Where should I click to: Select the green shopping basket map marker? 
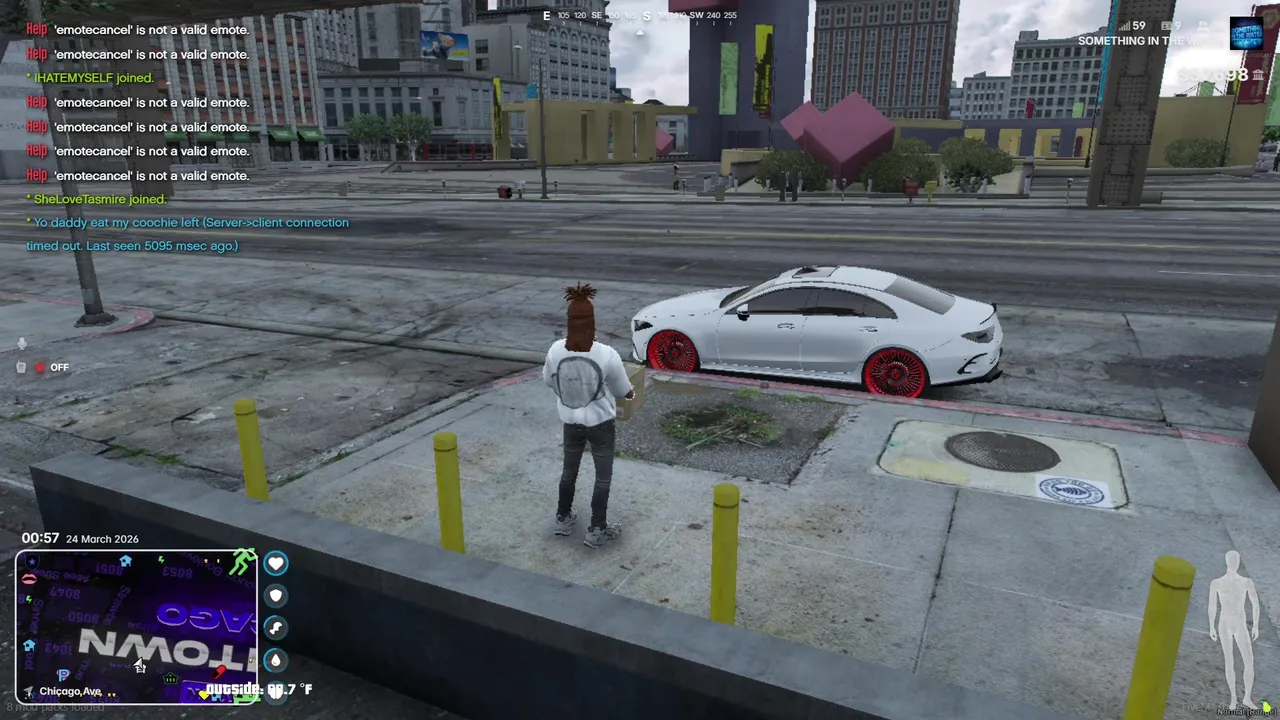[170, 680]
